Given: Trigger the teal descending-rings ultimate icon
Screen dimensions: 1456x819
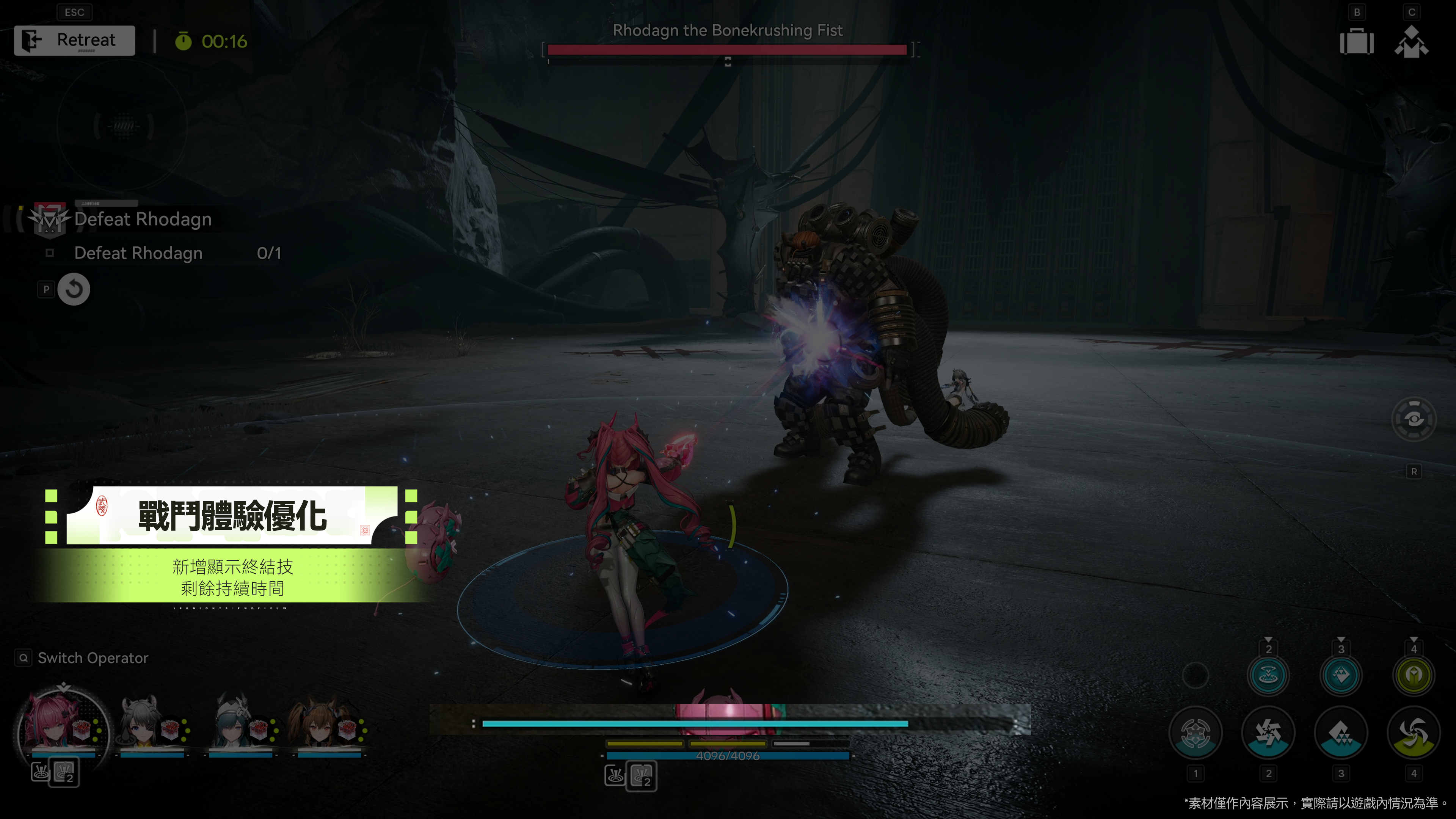Looking at the screenshot, I should [x=1268, y=675].
